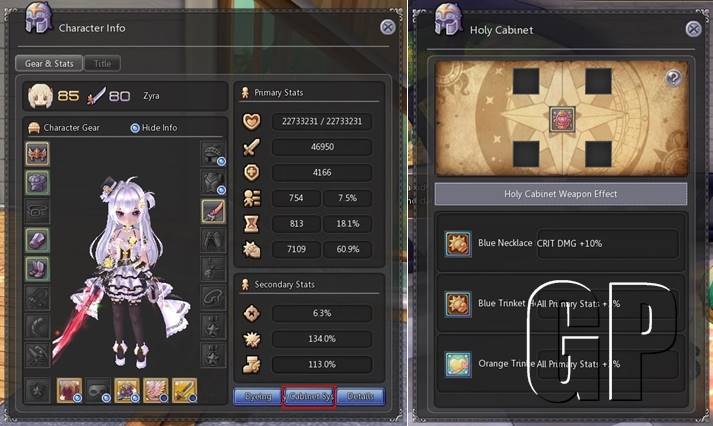Select the equipped red sword weapon slot
The image size is (713, 426).
(x=212, y=211)
